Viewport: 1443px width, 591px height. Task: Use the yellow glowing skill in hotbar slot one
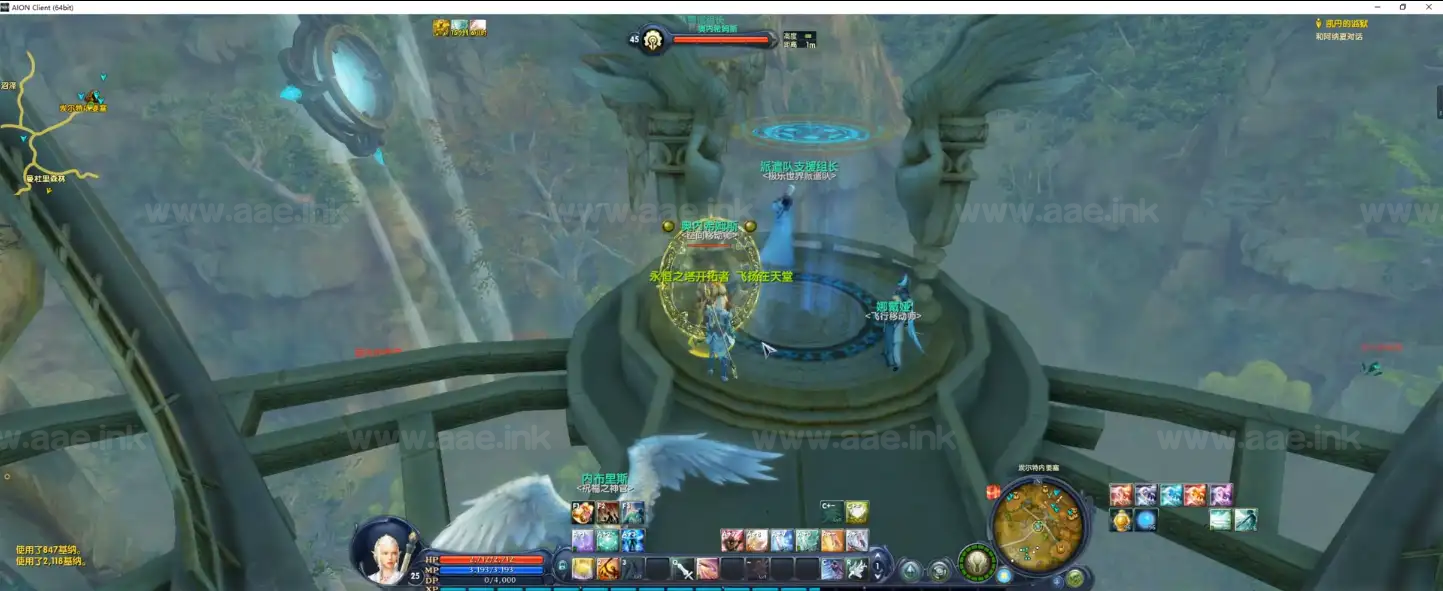pos(583,569)
